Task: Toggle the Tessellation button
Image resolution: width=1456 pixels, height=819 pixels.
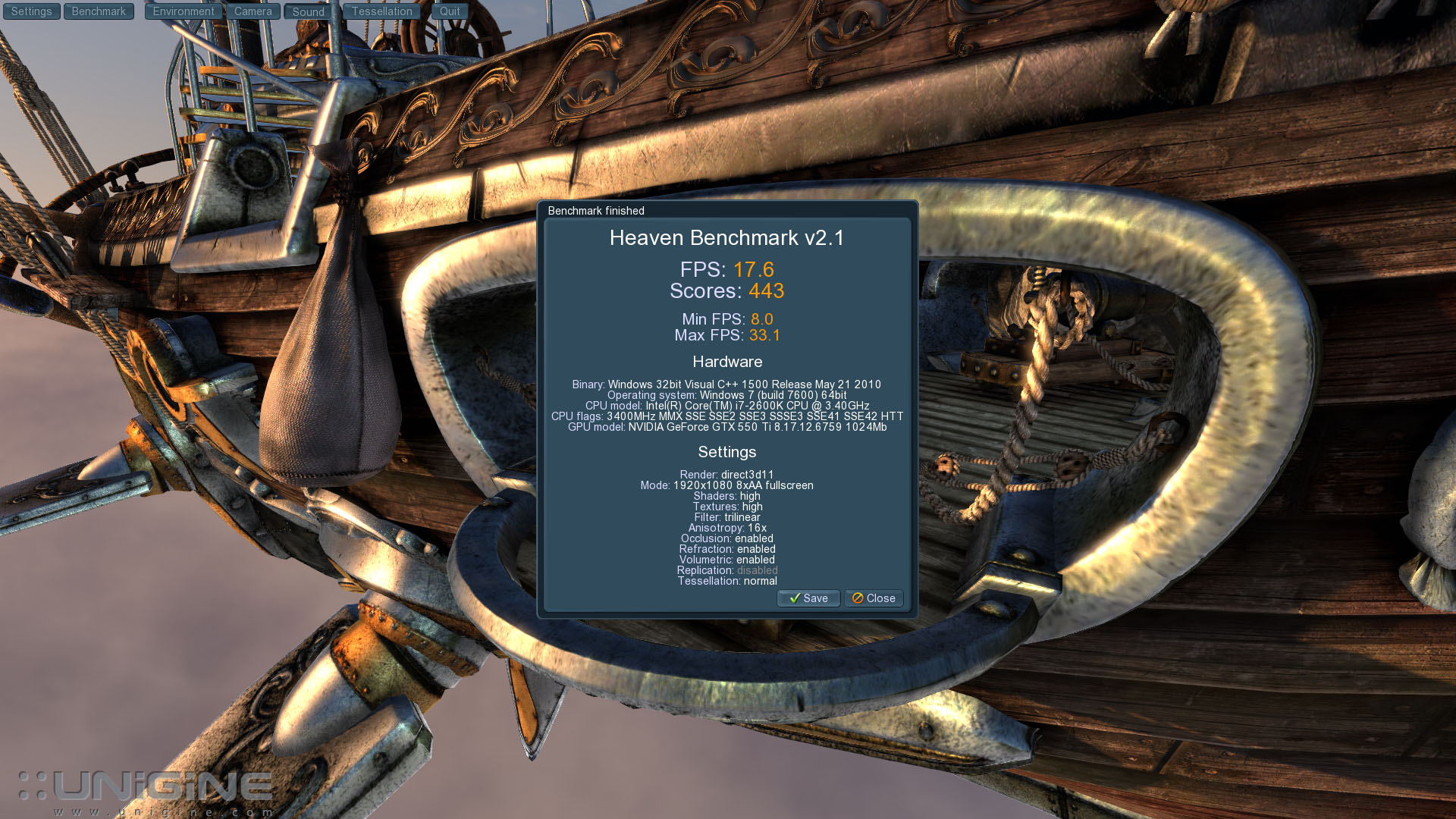Action: pyautogui.click(x=381, y=11)
